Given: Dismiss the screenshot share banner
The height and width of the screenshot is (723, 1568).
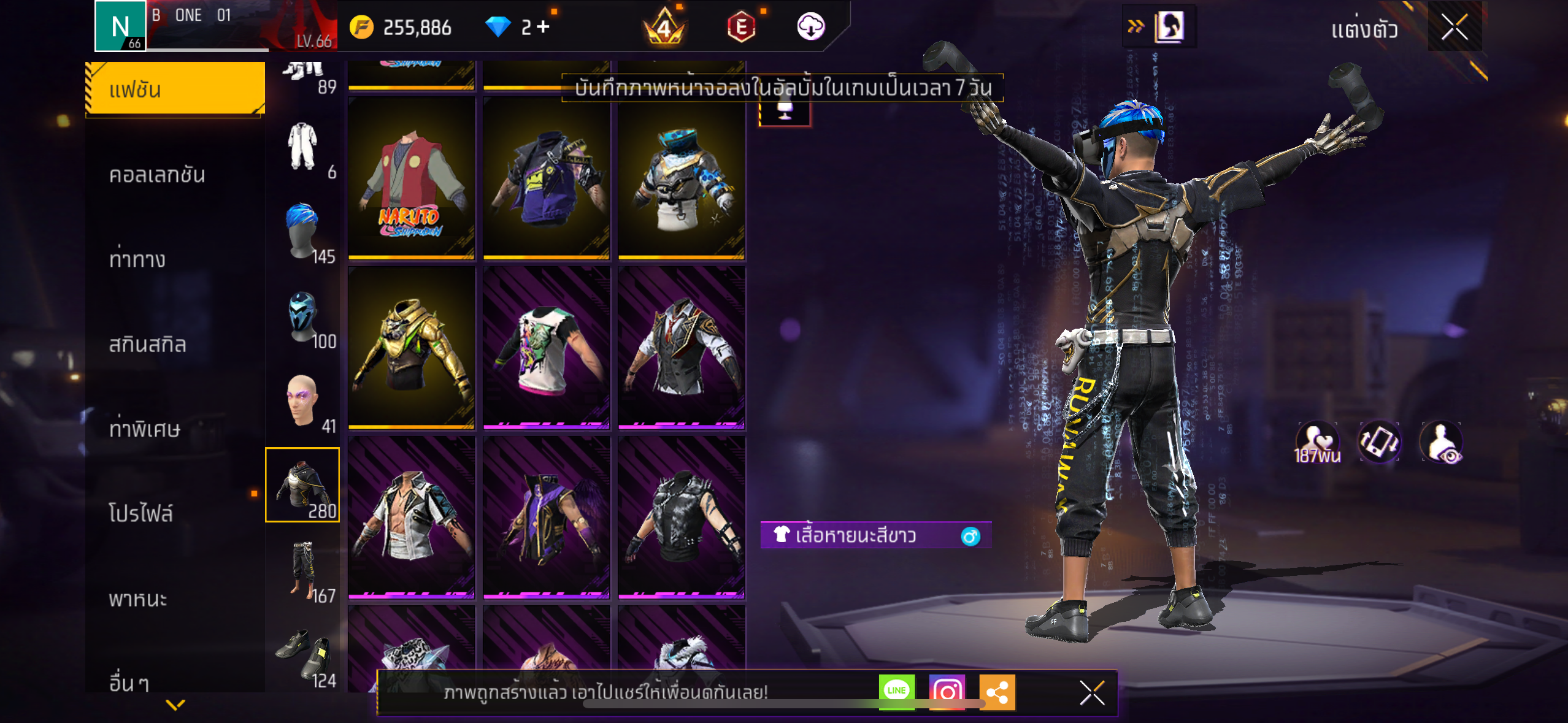Looking at the screenshot, I should pyautogui.click(x=1092, y=693).
